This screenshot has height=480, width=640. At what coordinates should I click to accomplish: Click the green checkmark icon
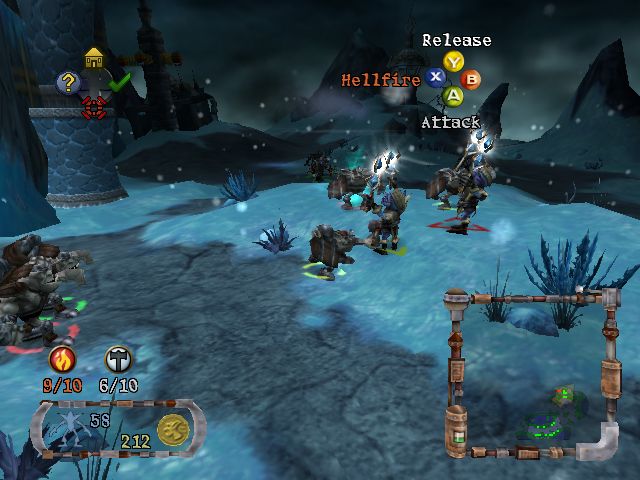pyautogui.click(x=120, y=83)
